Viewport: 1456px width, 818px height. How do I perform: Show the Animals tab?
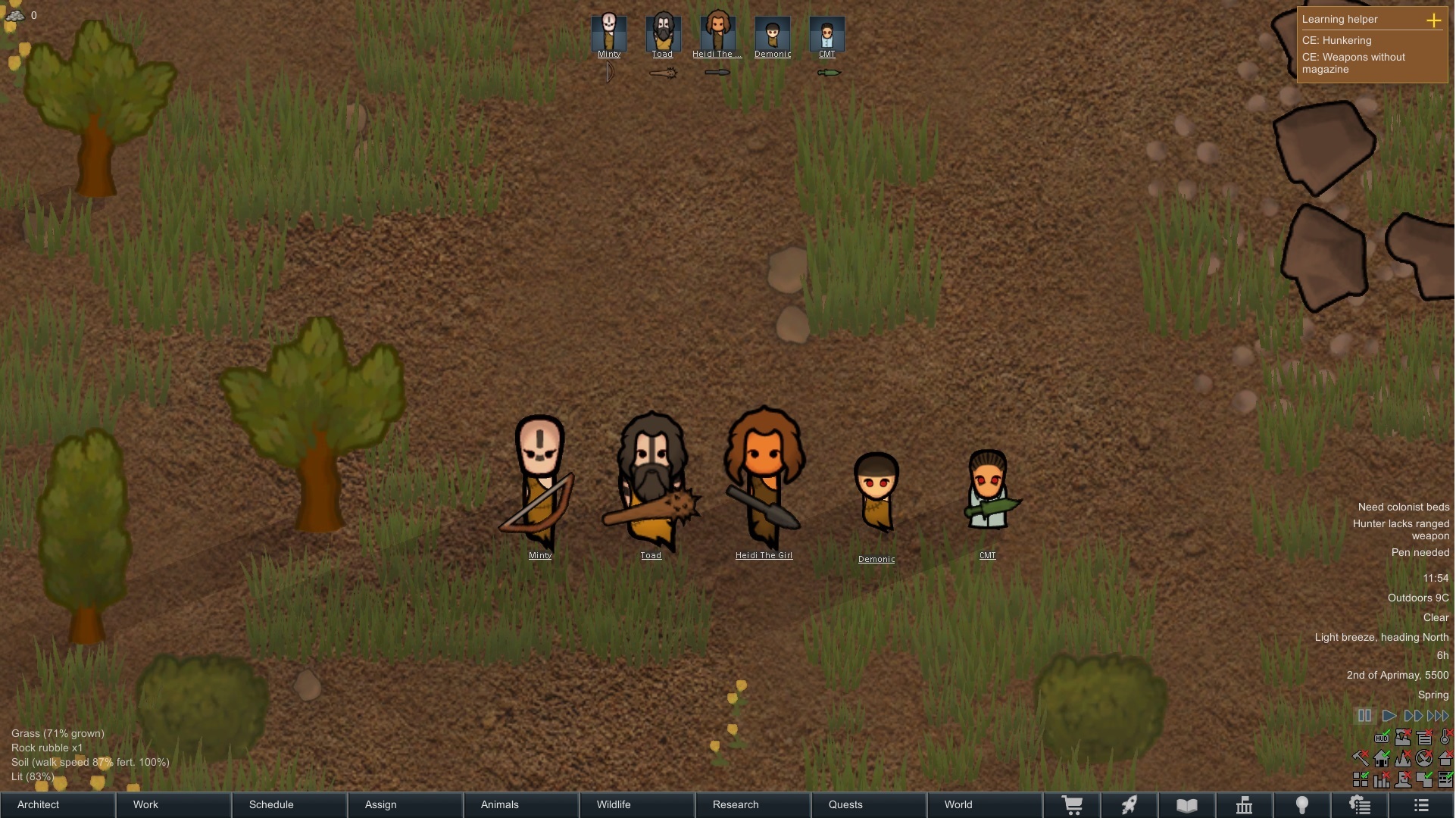[x=500, y=804]
